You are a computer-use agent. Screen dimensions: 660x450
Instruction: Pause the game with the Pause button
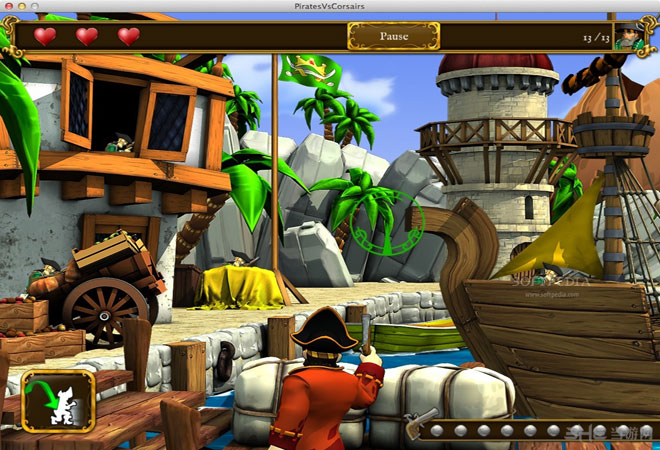point(393,36)
